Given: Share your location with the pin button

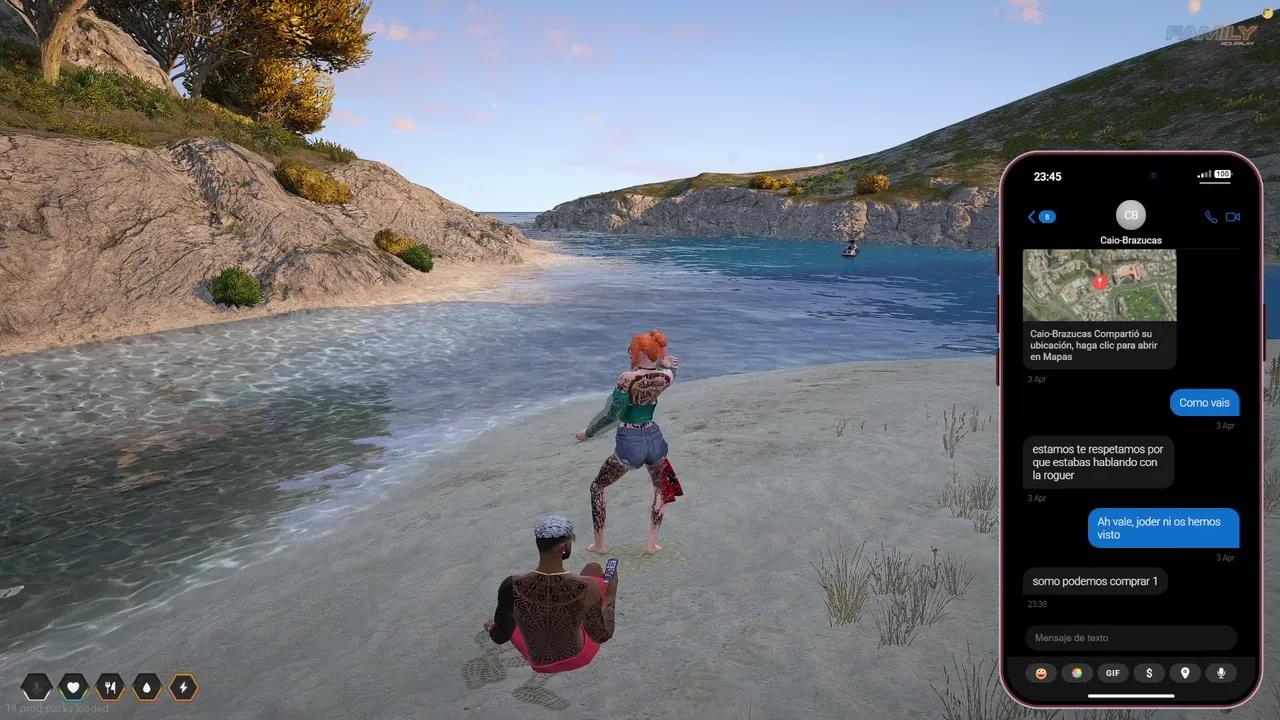Looking at the screenshot, I should click(1185, 673).
